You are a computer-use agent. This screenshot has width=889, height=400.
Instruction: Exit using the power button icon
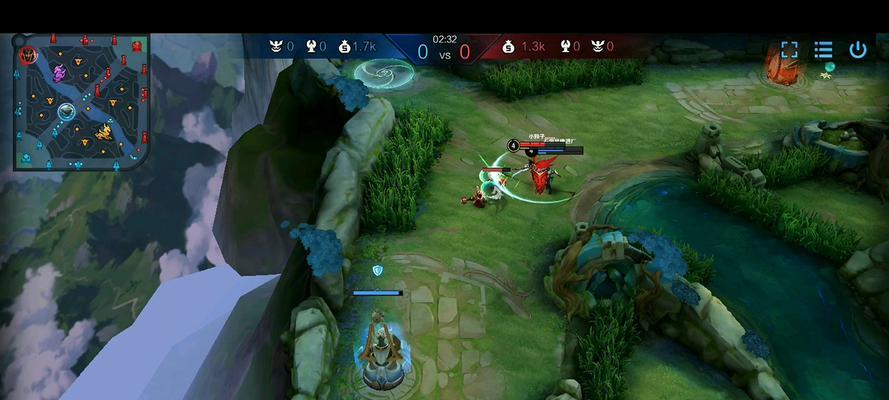point(858,49)
